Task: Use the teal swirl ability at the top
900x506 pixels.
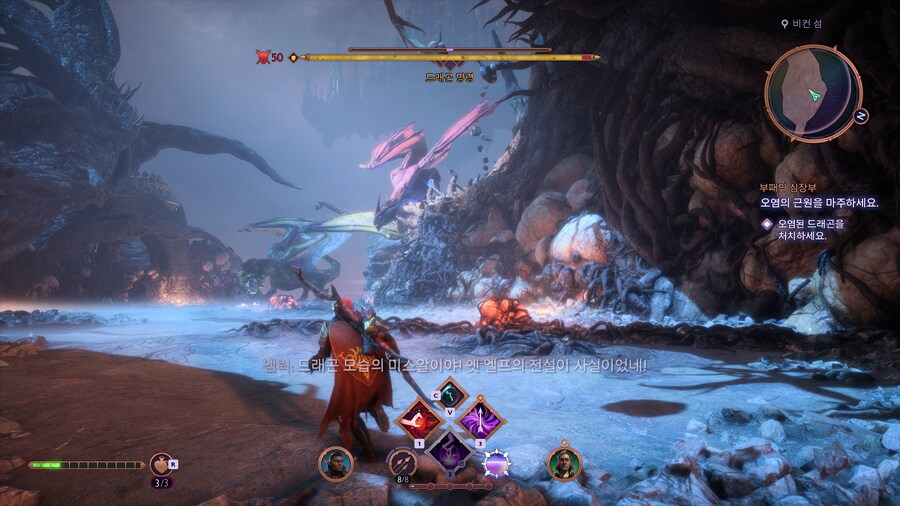Action: tap(450, 393)
